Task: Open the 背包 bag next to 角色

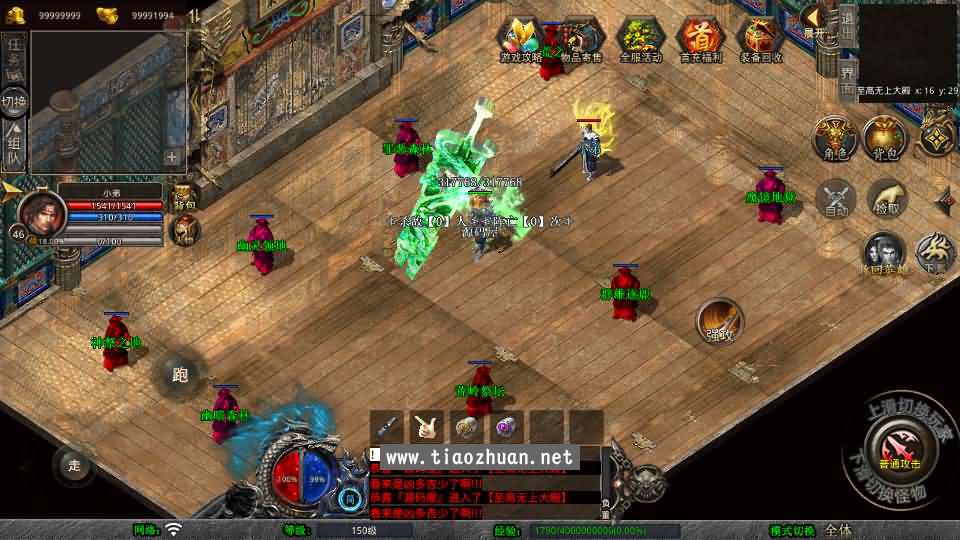Action: click(x=885, y=137)
